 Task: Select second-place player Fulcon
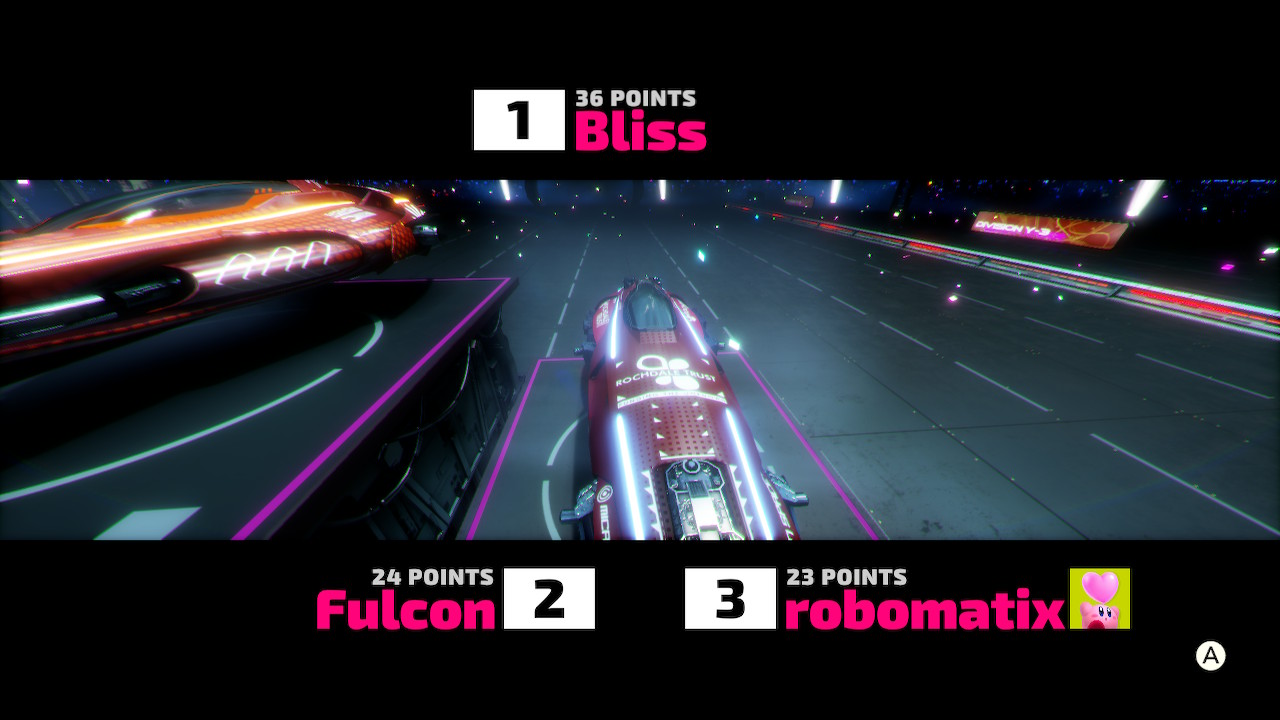406,609
